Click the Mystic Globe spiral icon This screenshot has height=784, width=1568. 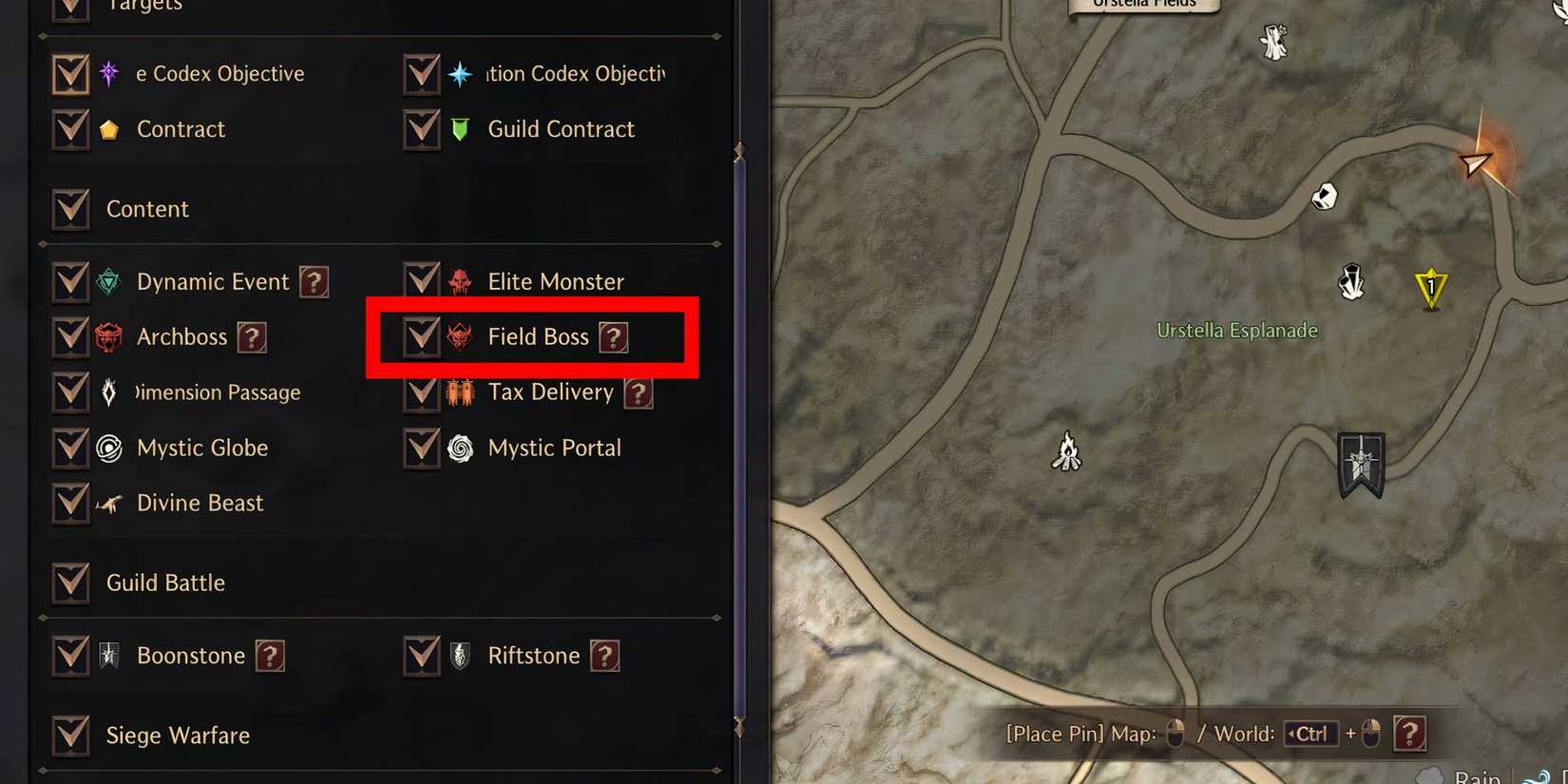[108, 448]
